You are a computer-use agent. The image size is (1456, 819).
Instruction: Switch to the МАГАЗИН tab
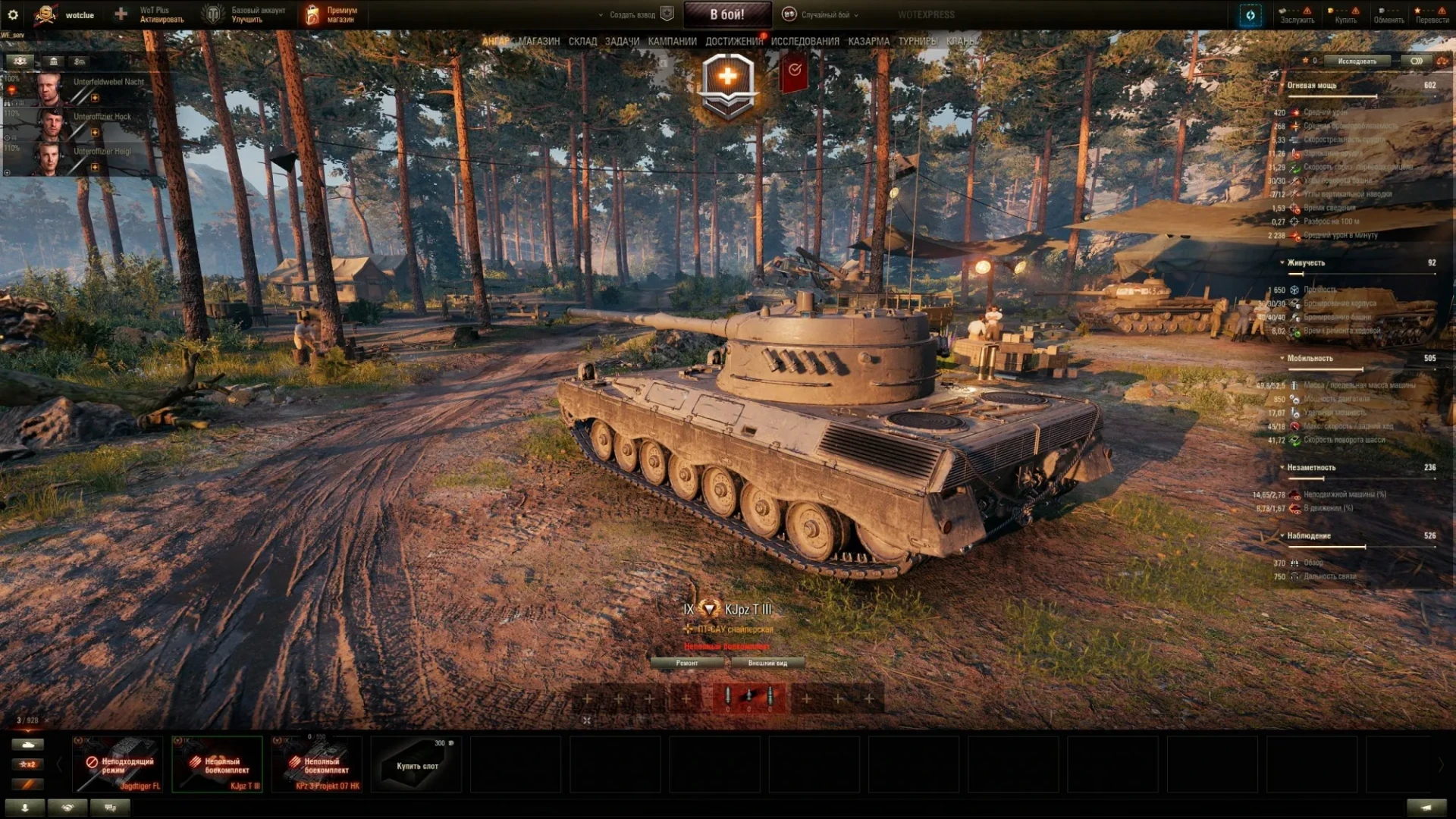(x=539, y=42)
